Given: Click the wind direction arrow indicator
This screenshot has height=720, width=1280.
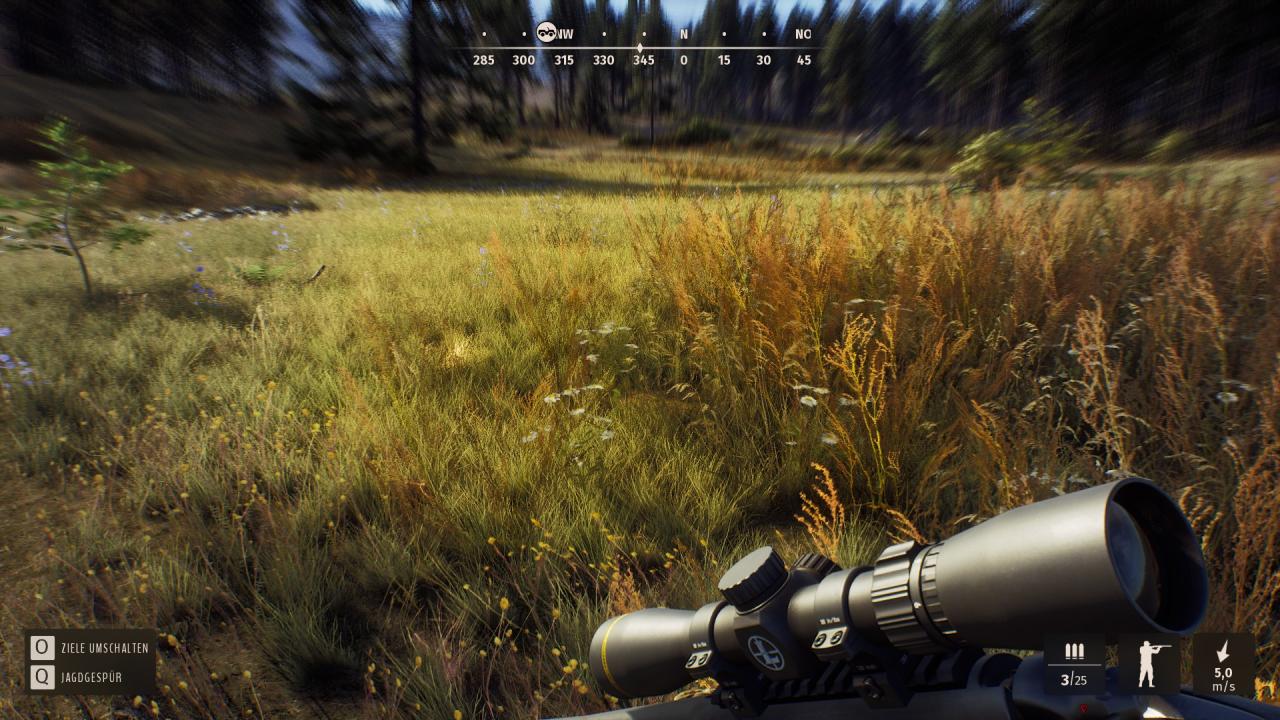Looking at the screenshot, I should pyautogui.click(x=1222, y=652).
